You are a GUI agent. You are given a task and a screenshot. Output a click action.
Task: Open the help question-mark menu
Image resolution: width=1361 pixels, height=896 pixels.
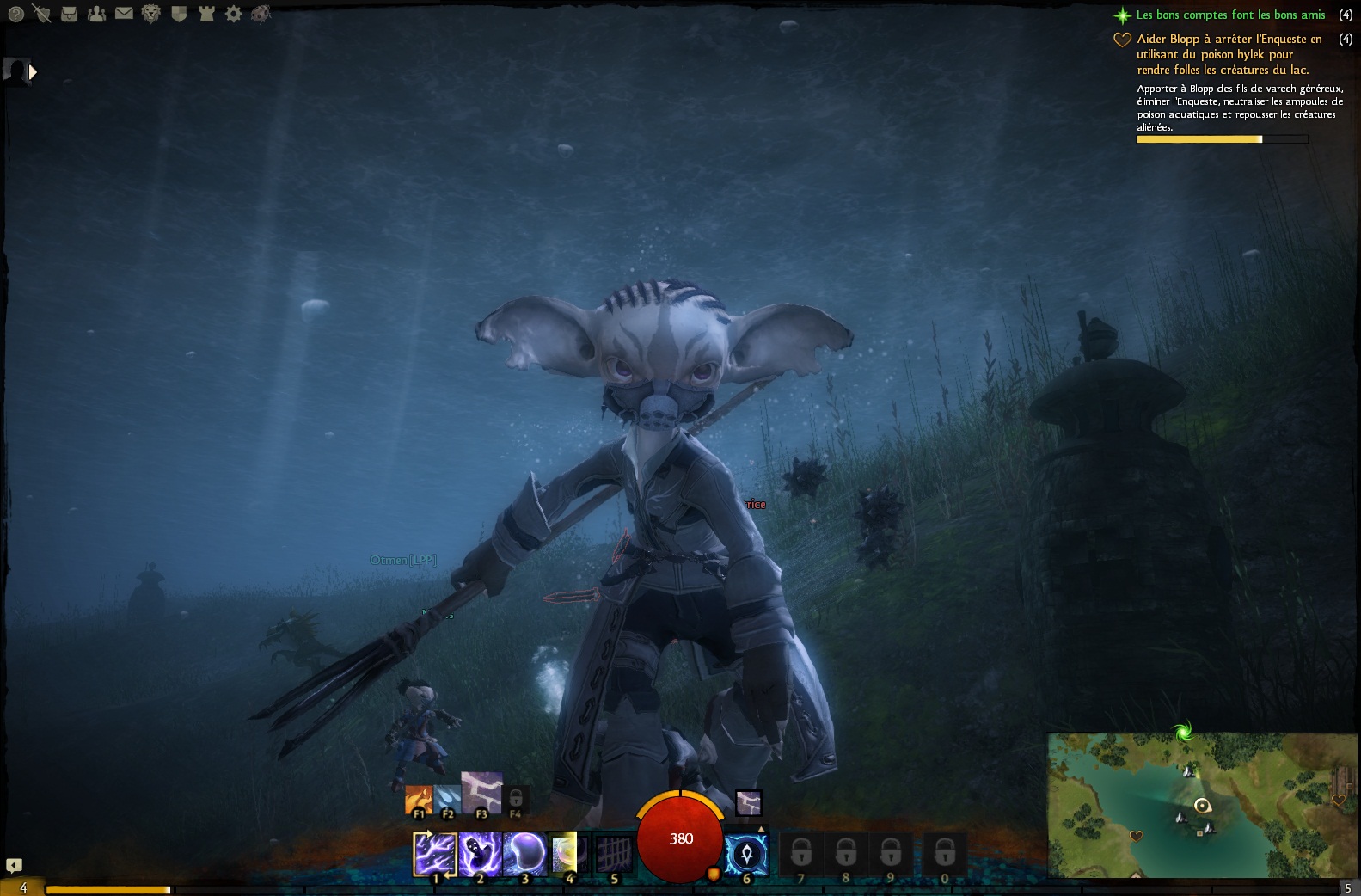[15, 14]
